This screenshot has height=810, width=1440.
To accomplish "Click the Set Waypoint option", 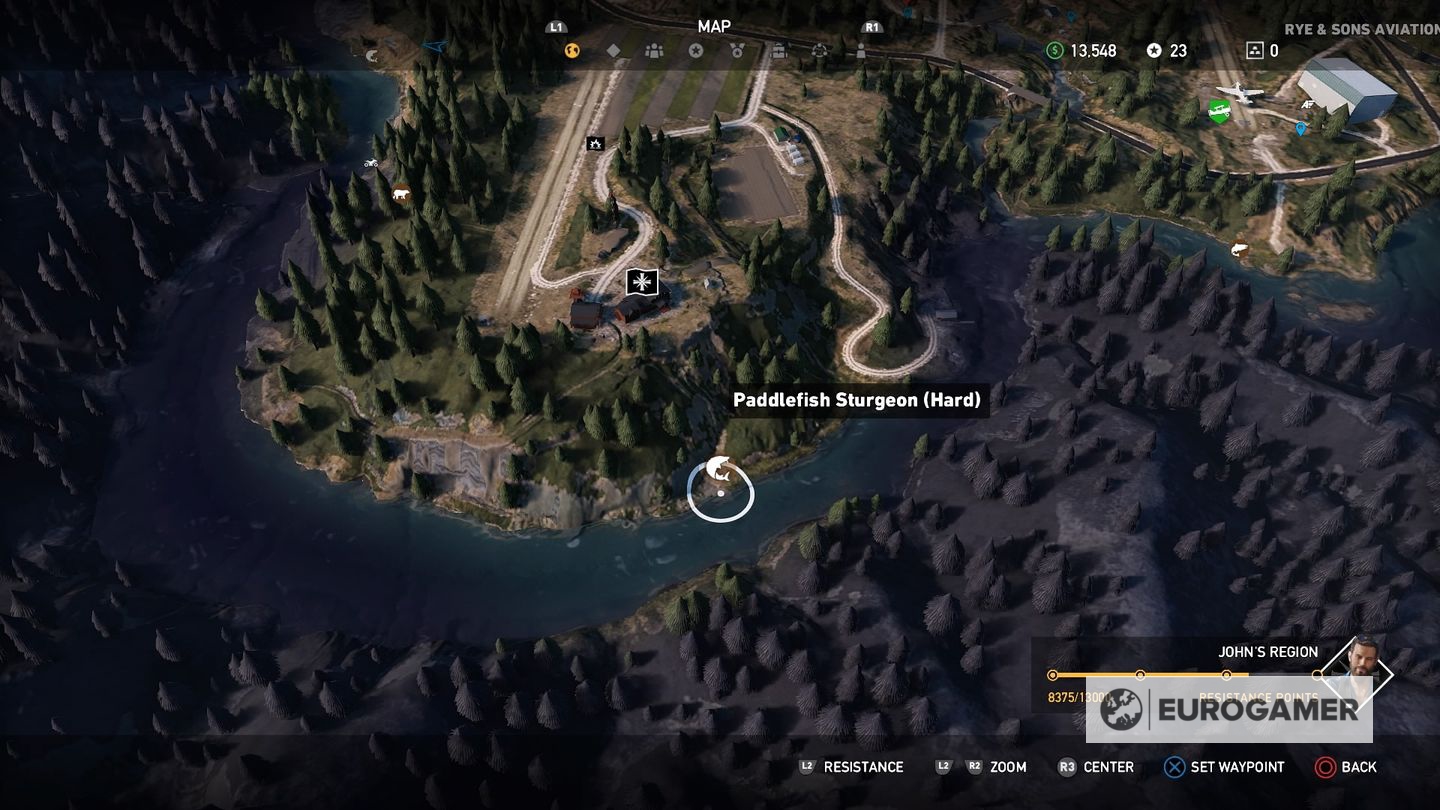I will pos(1224,767).
